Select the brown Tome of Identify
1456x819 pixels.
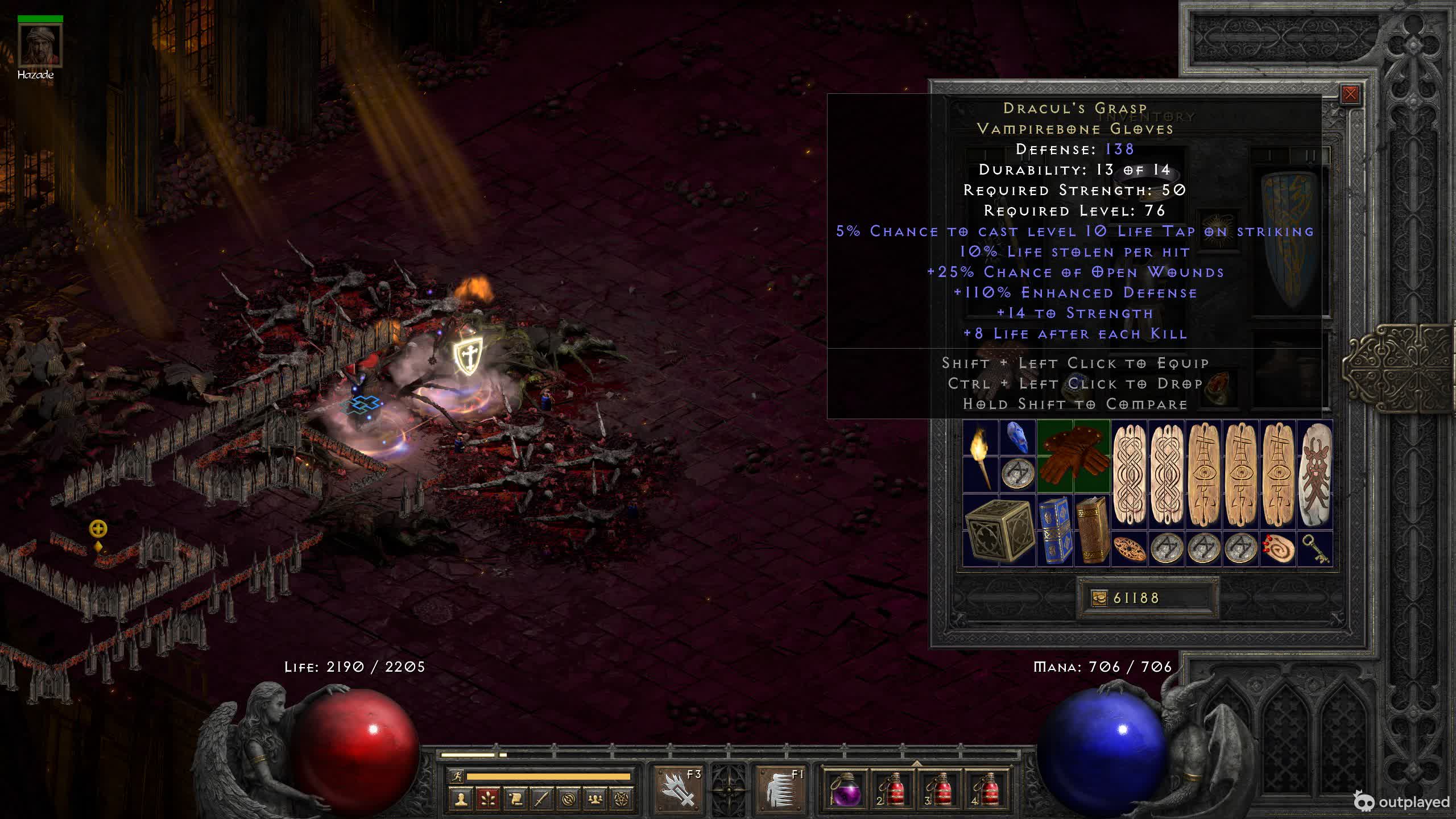(1091, 530)
